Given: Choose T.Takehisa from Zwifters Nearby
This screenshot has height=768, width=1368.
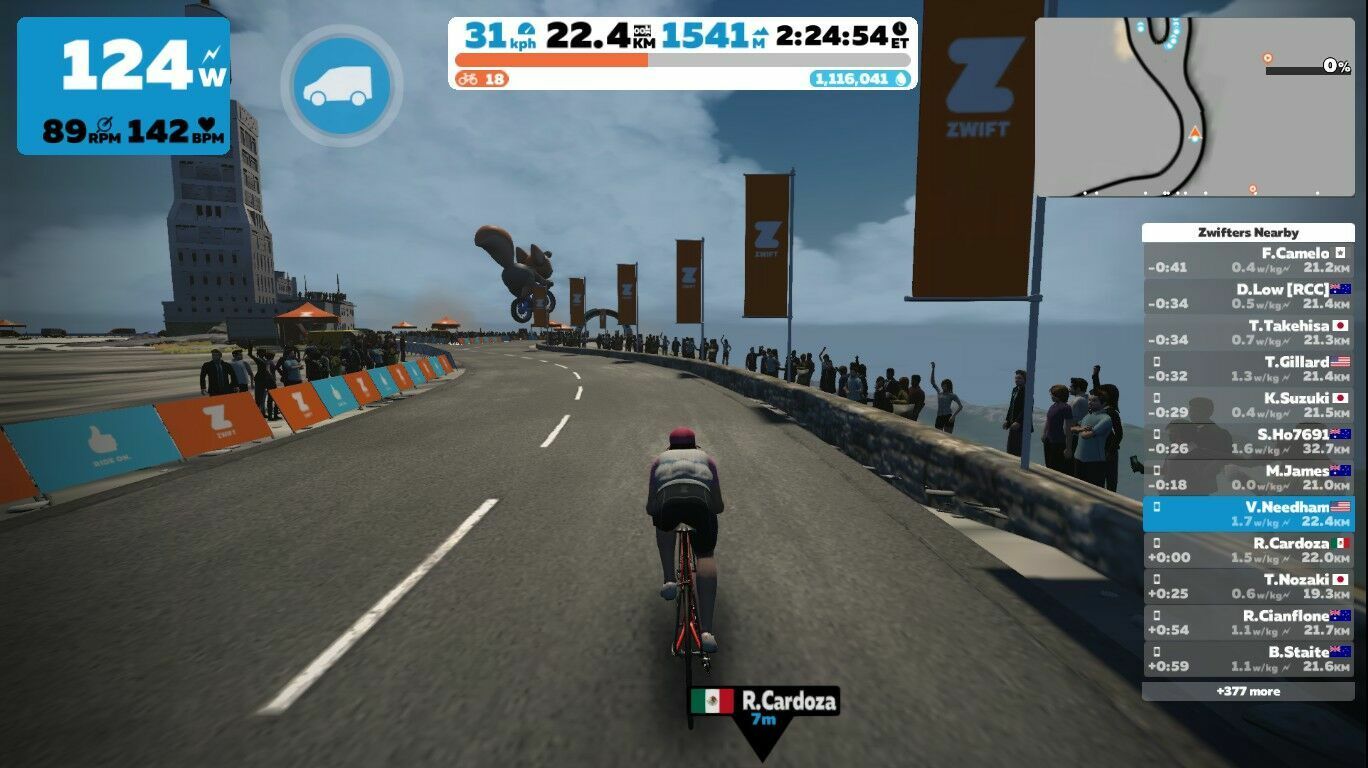Looking at the screenshot, I should [1248, 333].
